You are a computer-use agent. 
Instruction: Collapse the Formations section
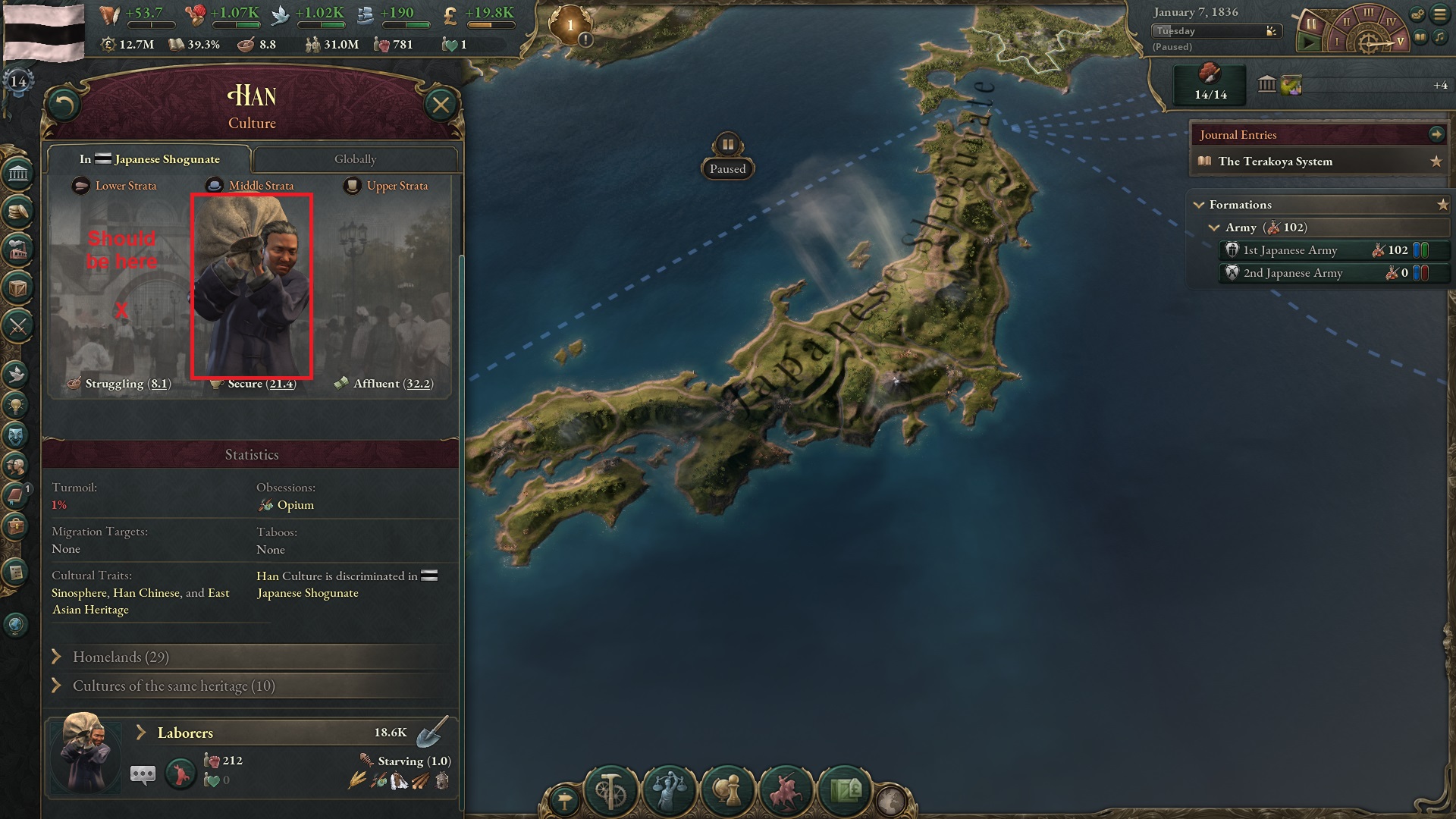click(1200, 205)
